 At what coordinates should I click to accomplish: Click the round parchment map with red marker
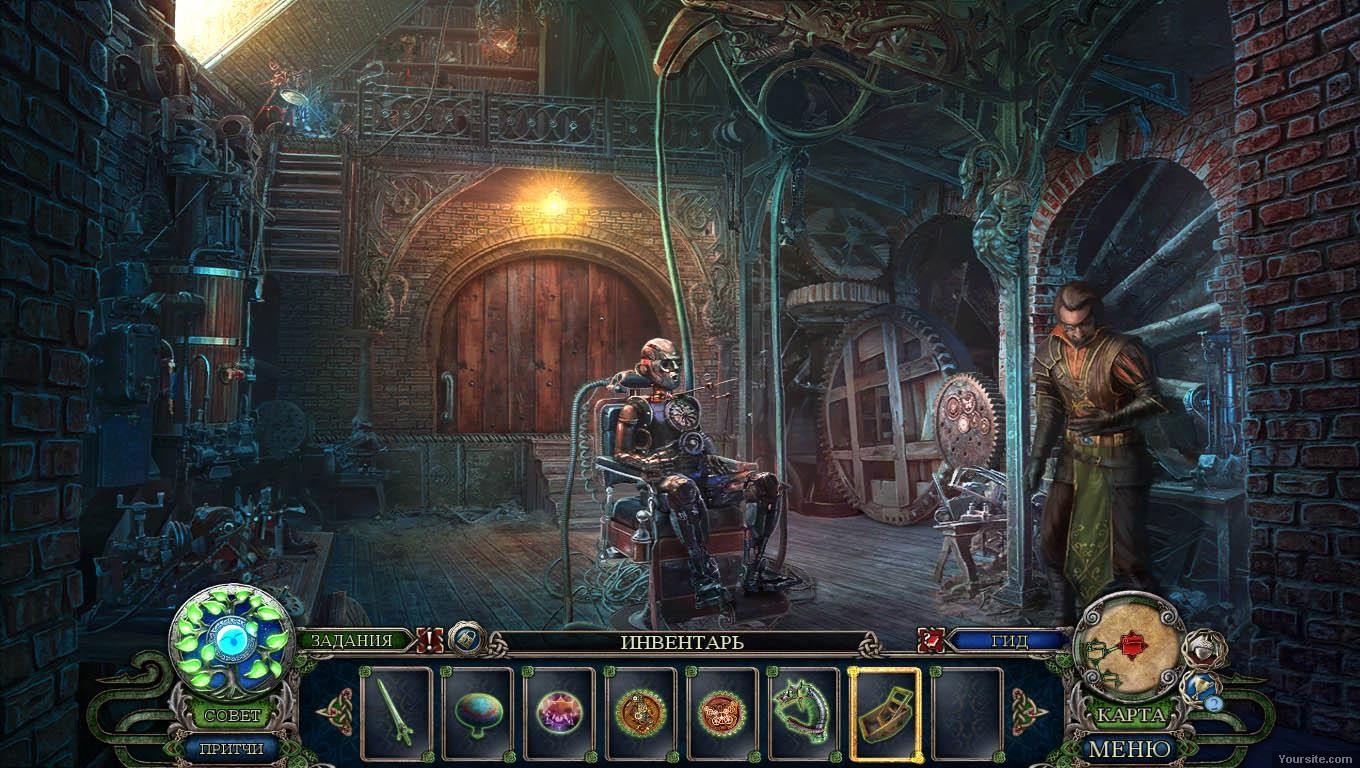tap(1129, 647)
